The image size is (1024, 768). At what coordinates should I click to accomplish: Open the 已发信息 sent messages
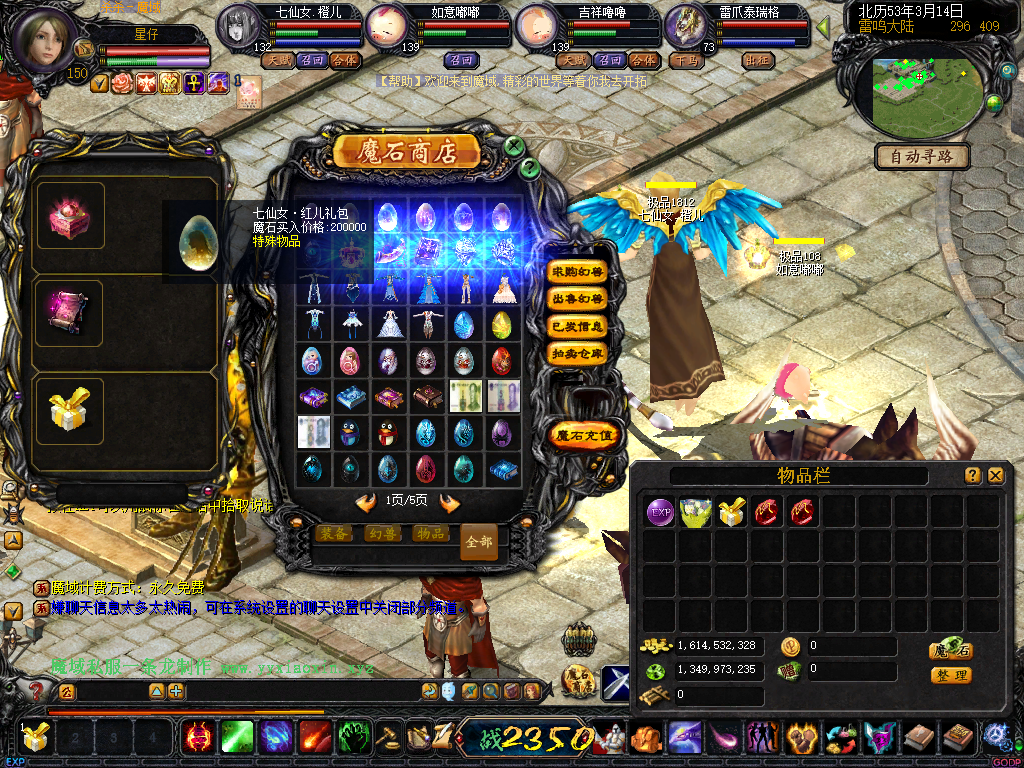pyautogui.click(x=578, y=326)
